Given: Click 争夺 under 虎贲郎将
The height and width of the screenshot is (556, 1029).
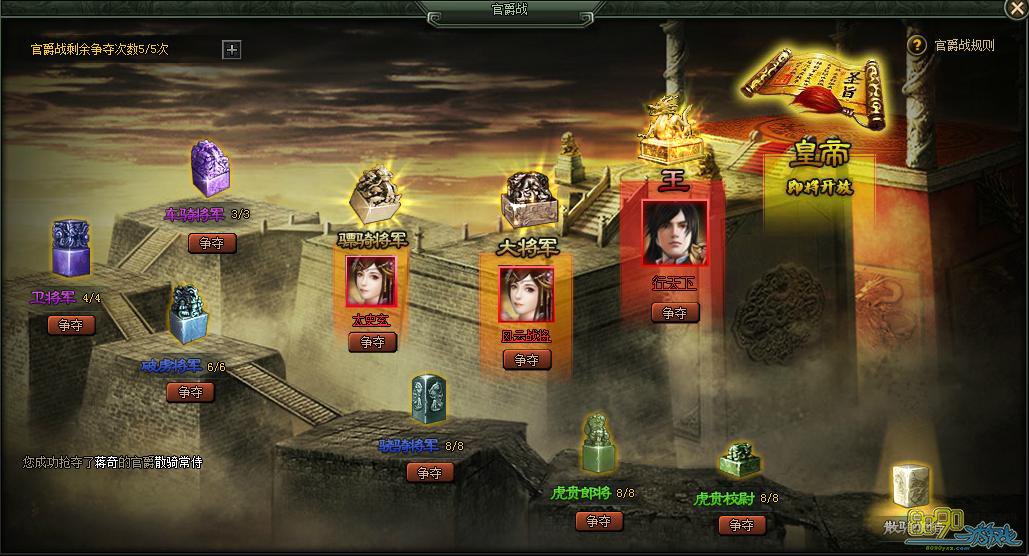Looking at the screenshot, I should 599,521.
